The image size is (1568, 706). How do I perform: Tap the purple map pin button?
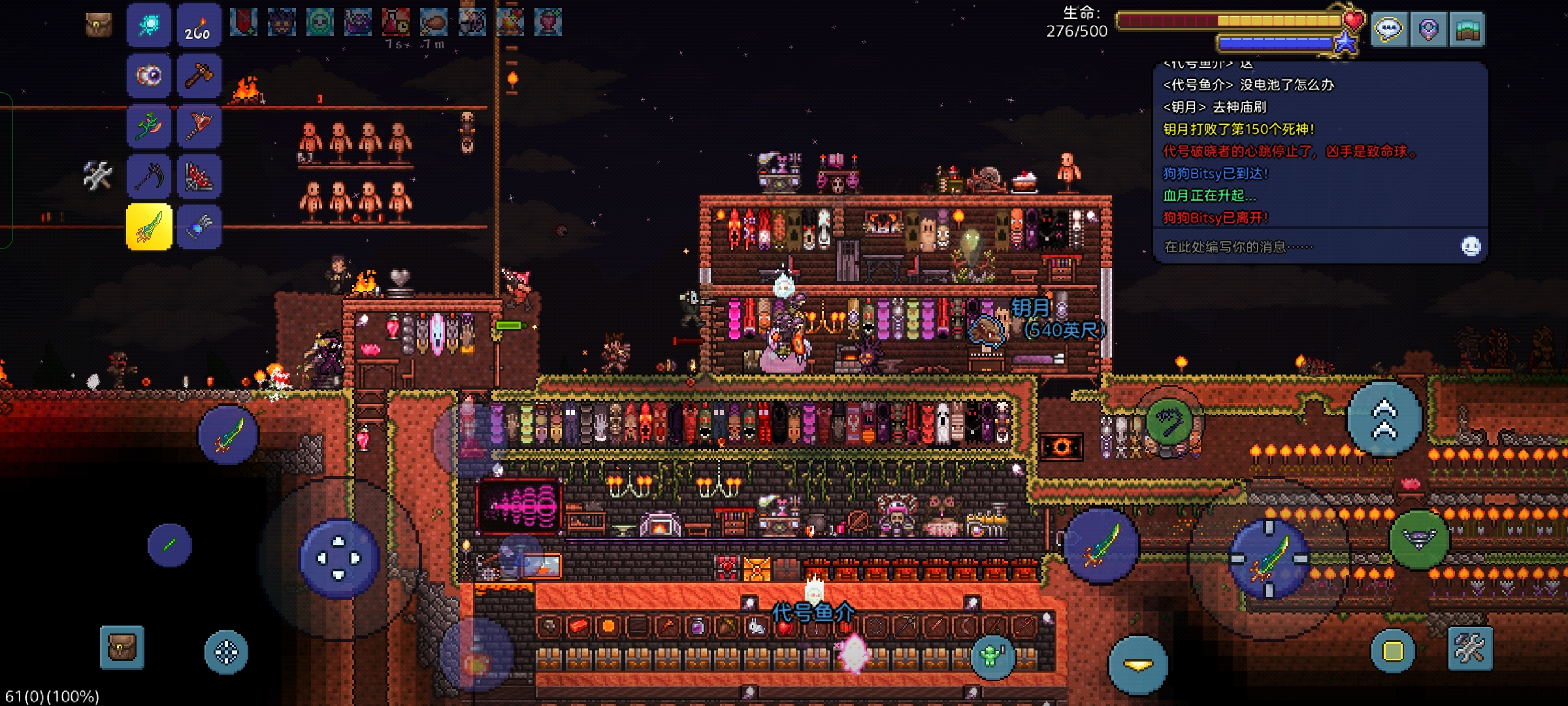[1428, 30]
